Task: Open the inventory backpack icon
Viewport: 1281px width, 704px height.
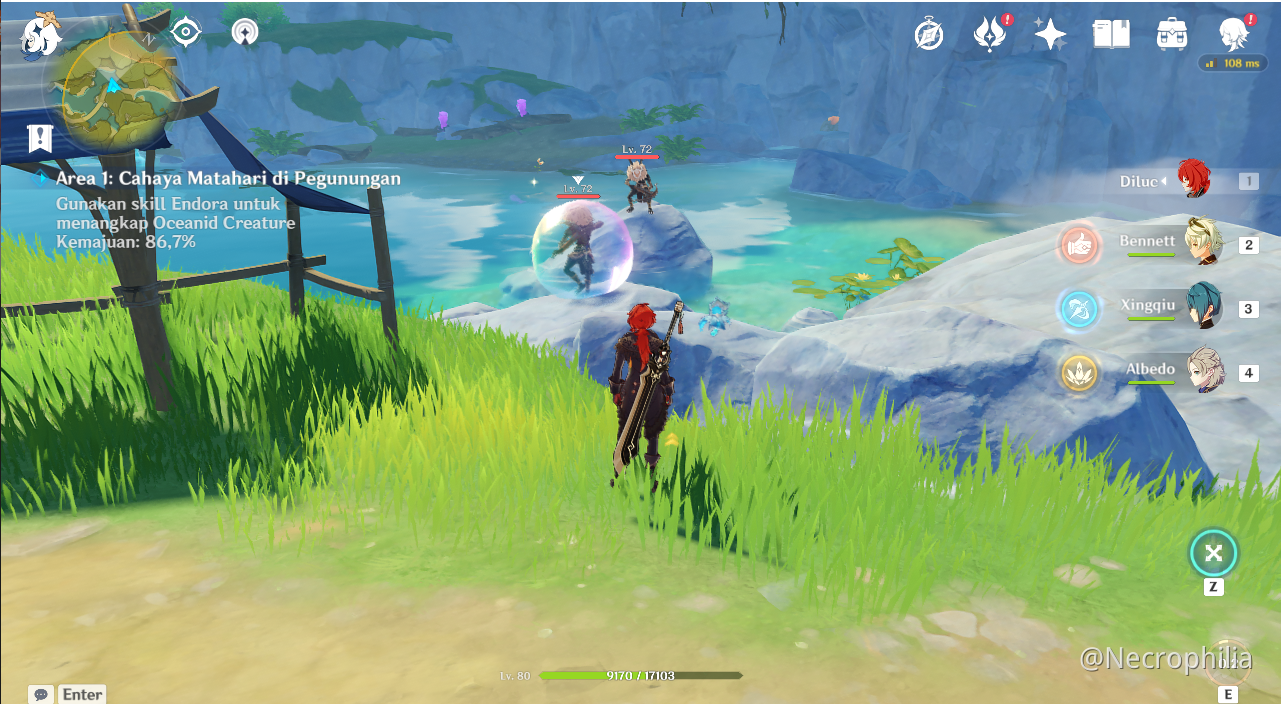Action: pyautogui.click(x=1171, y=35)
